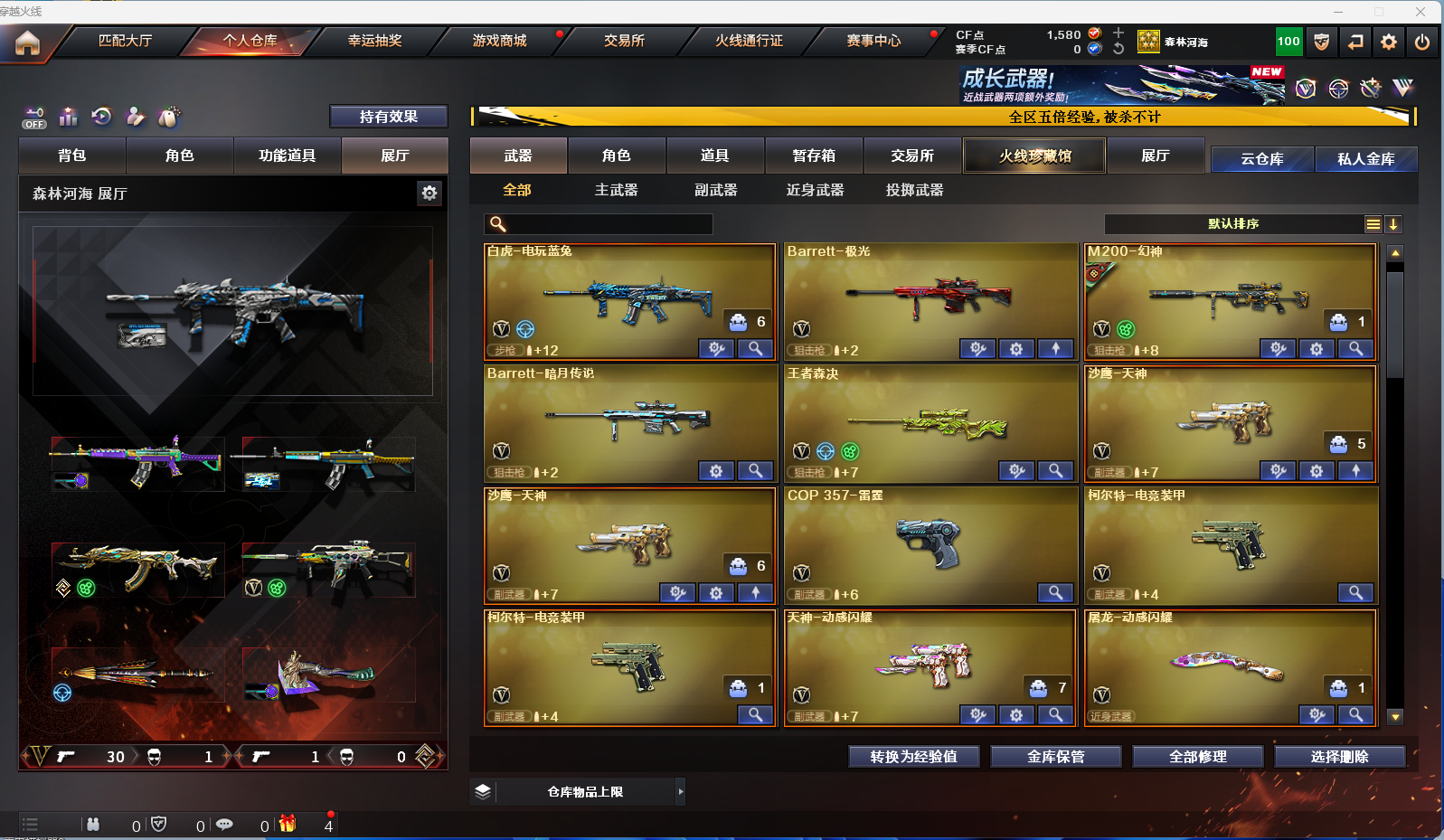The height and width of the screenshot is (840, 1444).
Task: Show only 主武器 primary weapons
Action: (616, 190)
